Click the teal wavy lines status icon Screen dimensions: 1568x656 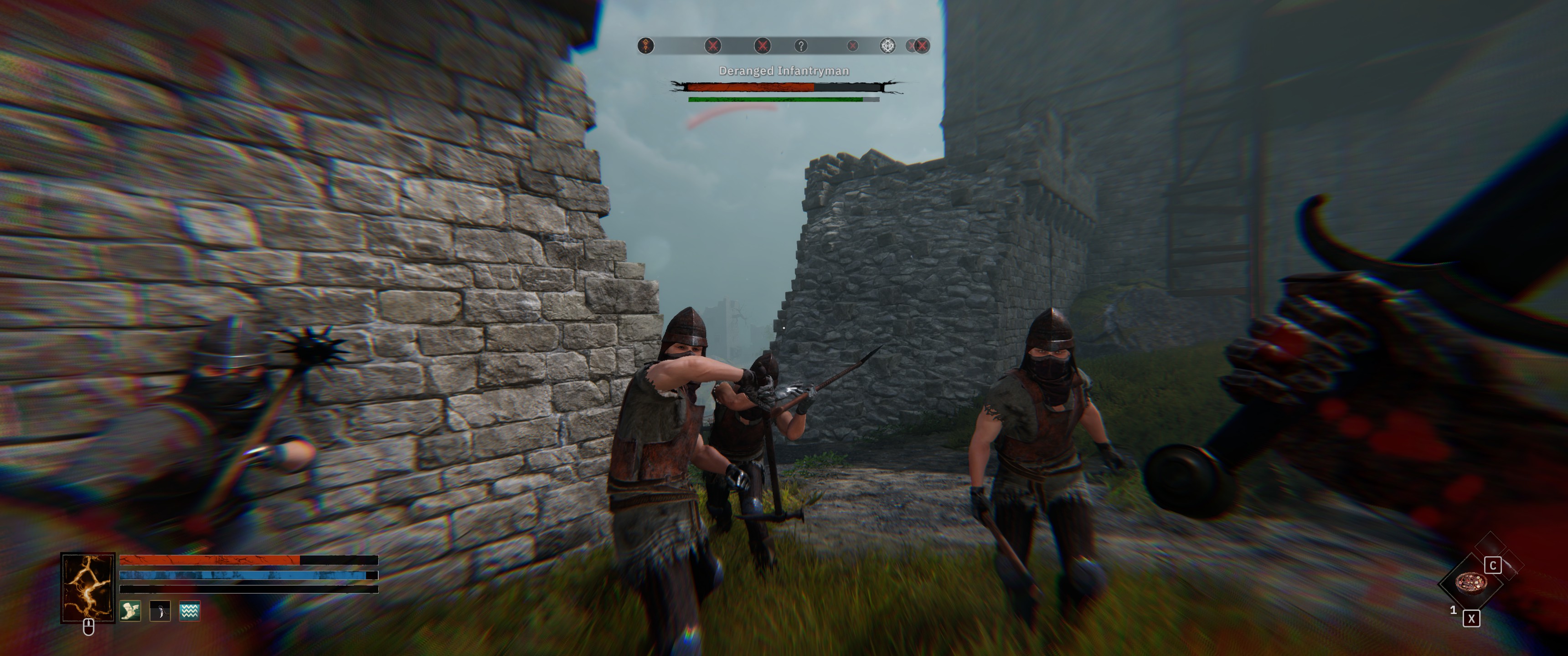(190, 610)
